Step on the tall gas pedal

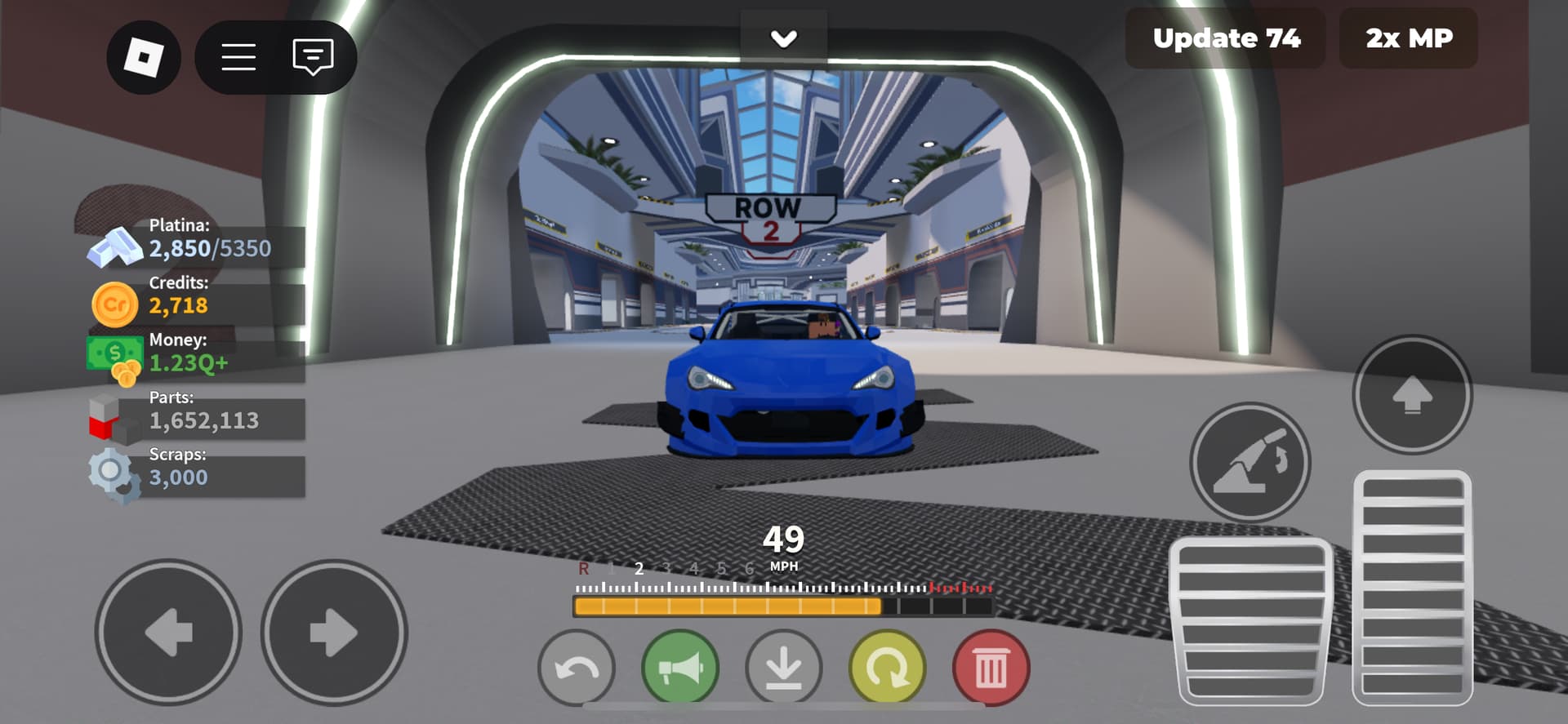tap(1412, 588)
